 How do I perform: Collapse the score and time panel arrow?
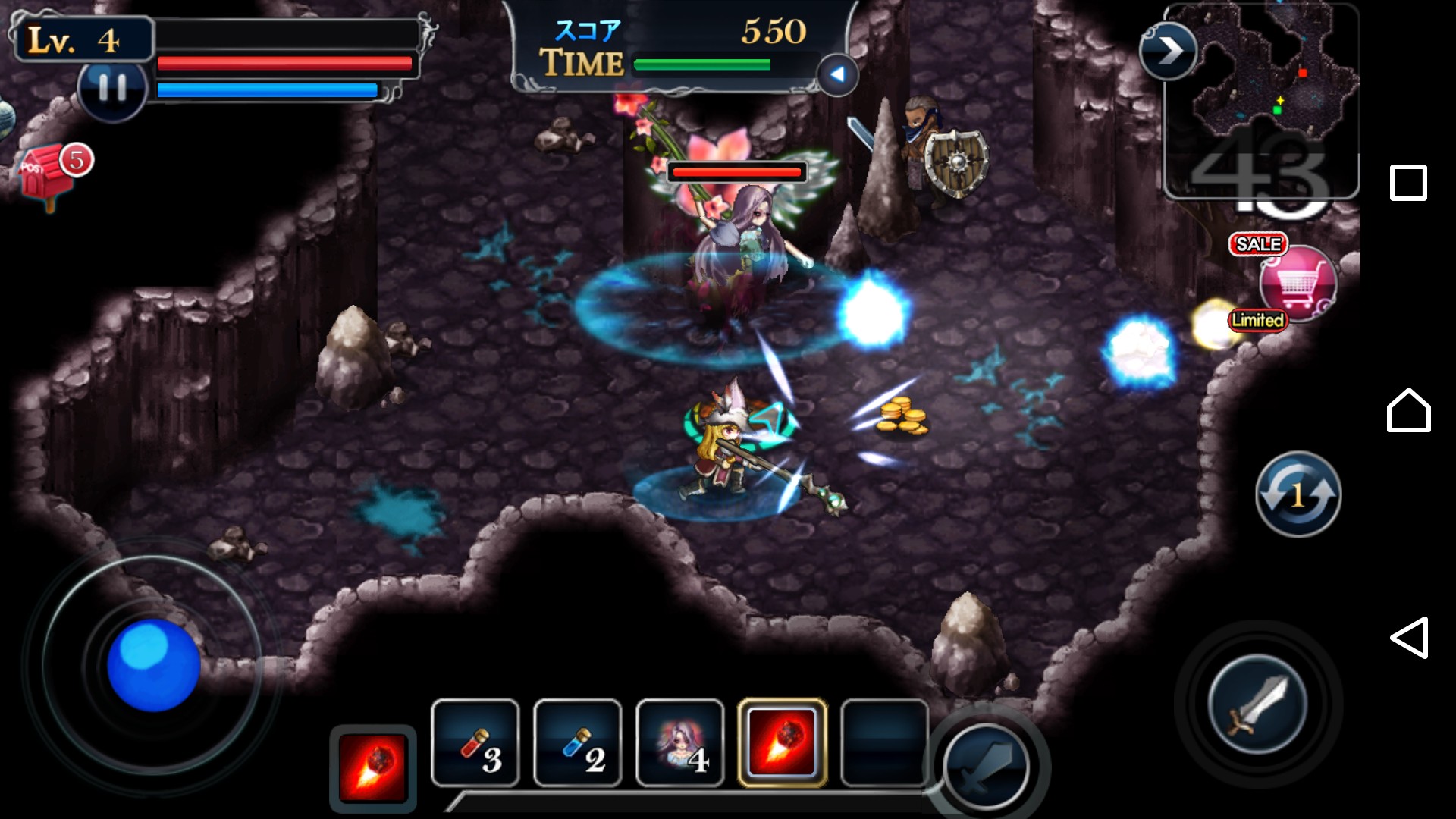(837, 74)
